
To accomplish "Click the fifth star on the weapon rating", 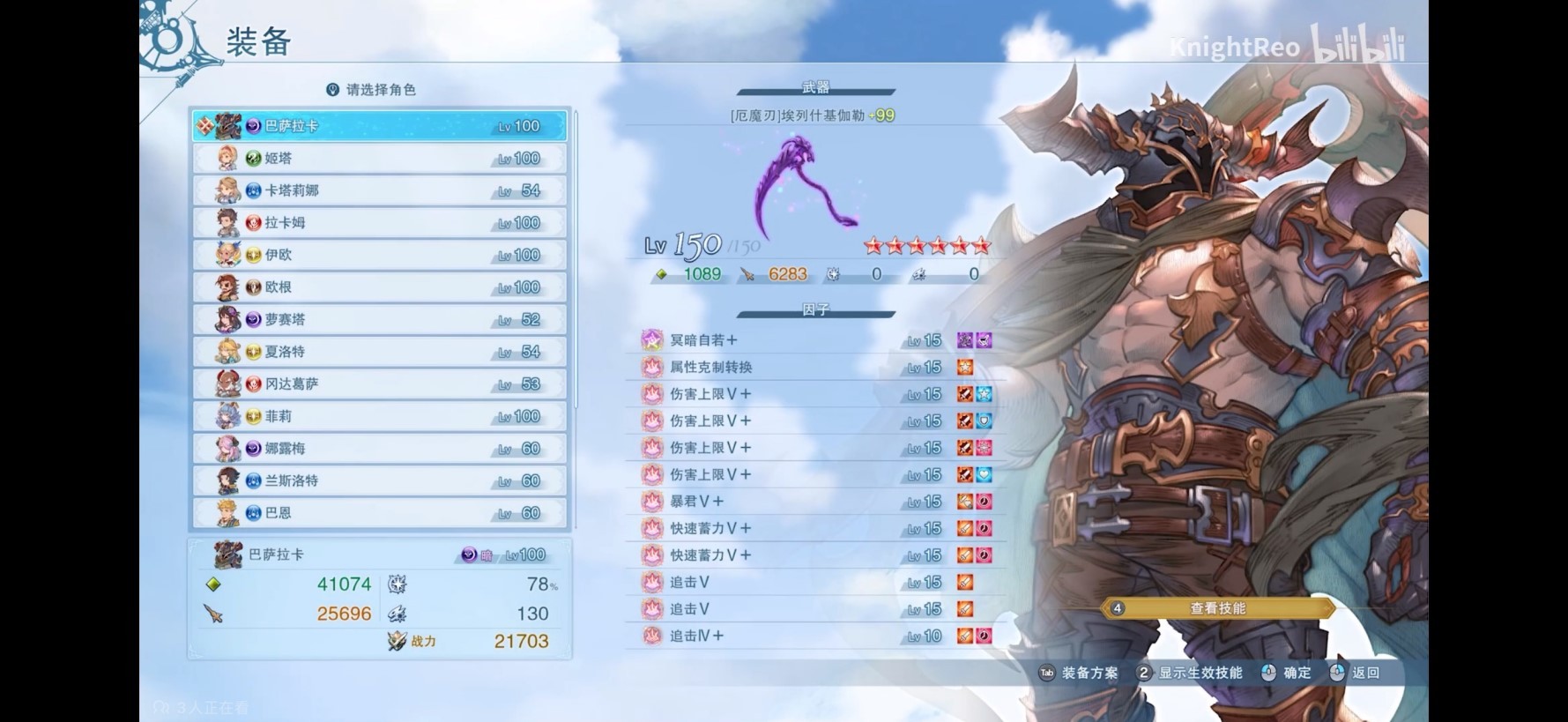I will pyautogui.click(x=962, y=247).
